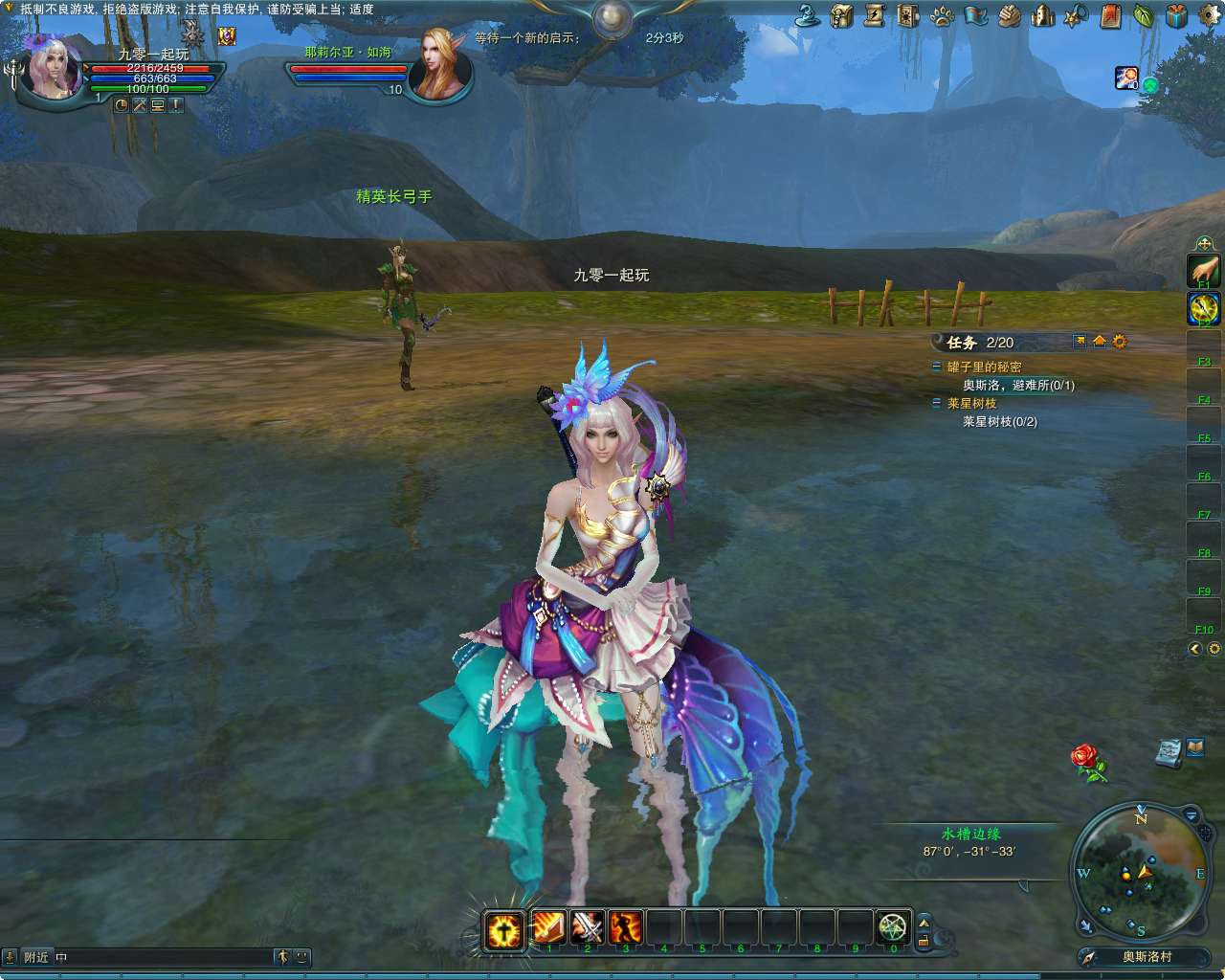The width and height of the screenshot is (1225, 980).
Task: Collapse the 莱星树枝 quest entry
Action: [x=937, y=401]
